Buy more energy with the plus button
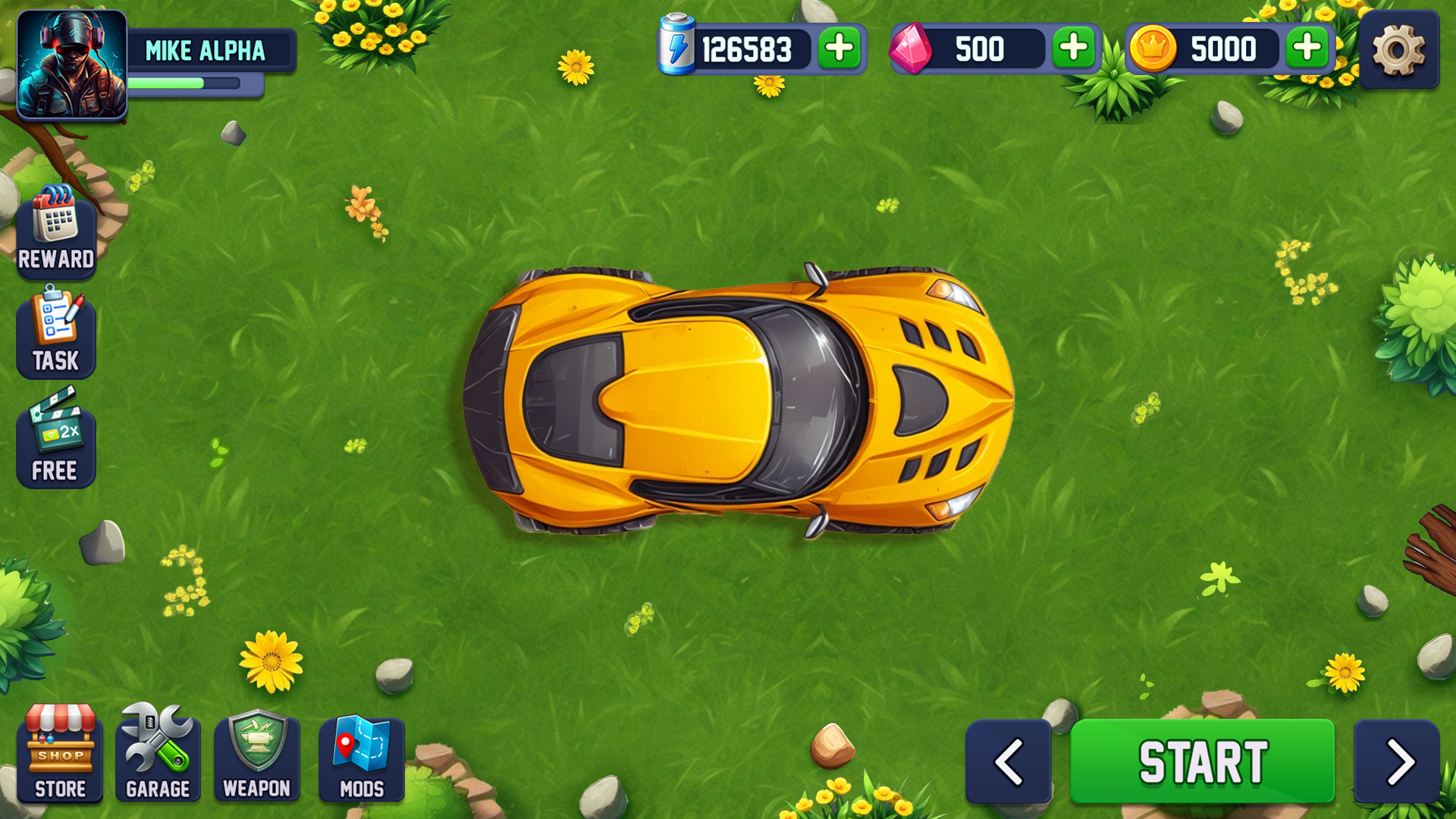Image resolution: width=1456 pixels, height=819 pixels. pyautogui.click(x=837, y=49)
